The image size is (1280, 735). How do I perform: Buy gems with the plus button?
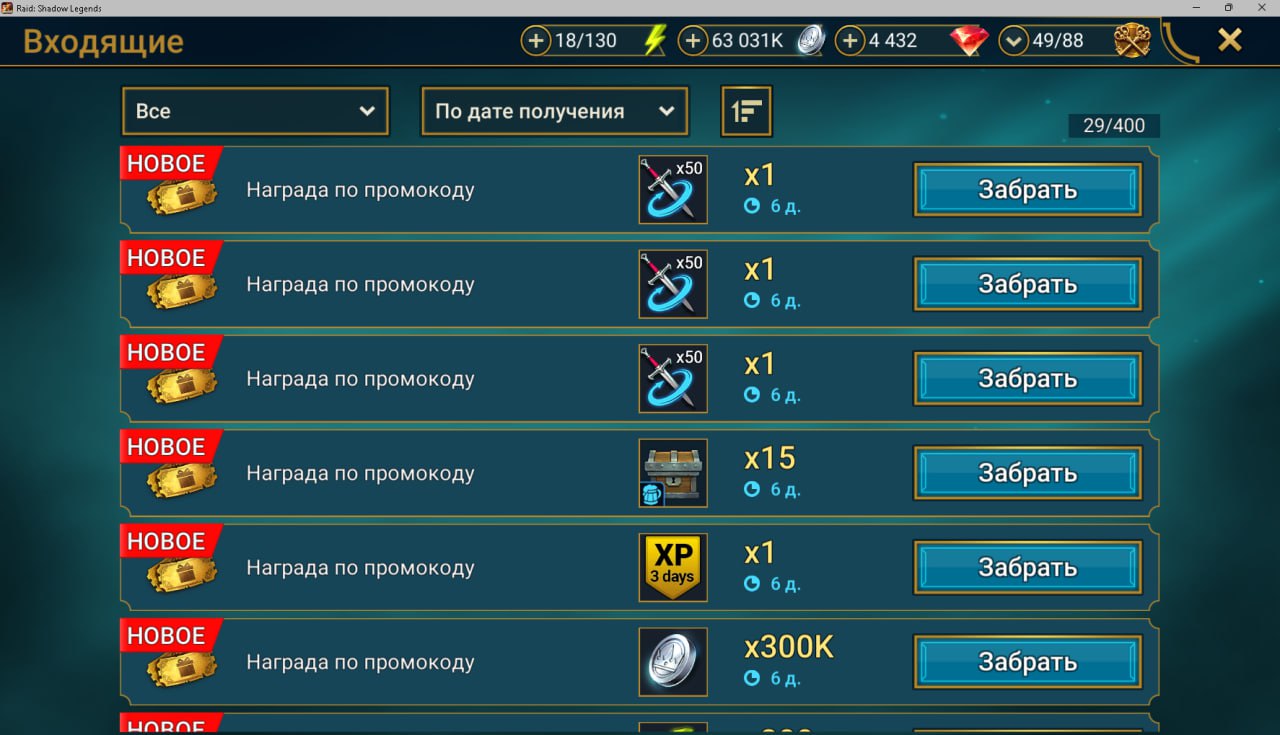pos(850,41)
